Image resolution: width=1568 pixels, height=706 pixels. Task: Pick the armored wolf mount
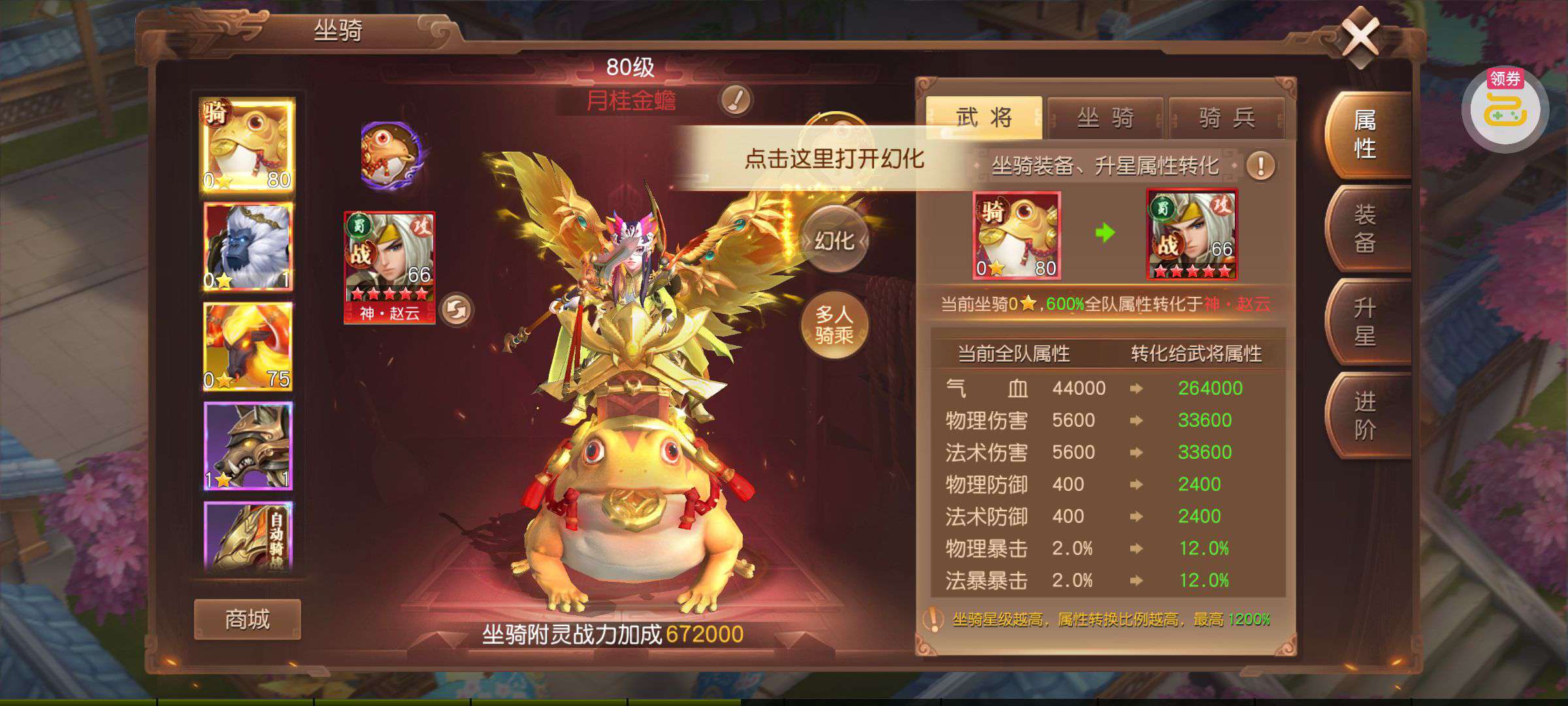click(x=248, y=446)
